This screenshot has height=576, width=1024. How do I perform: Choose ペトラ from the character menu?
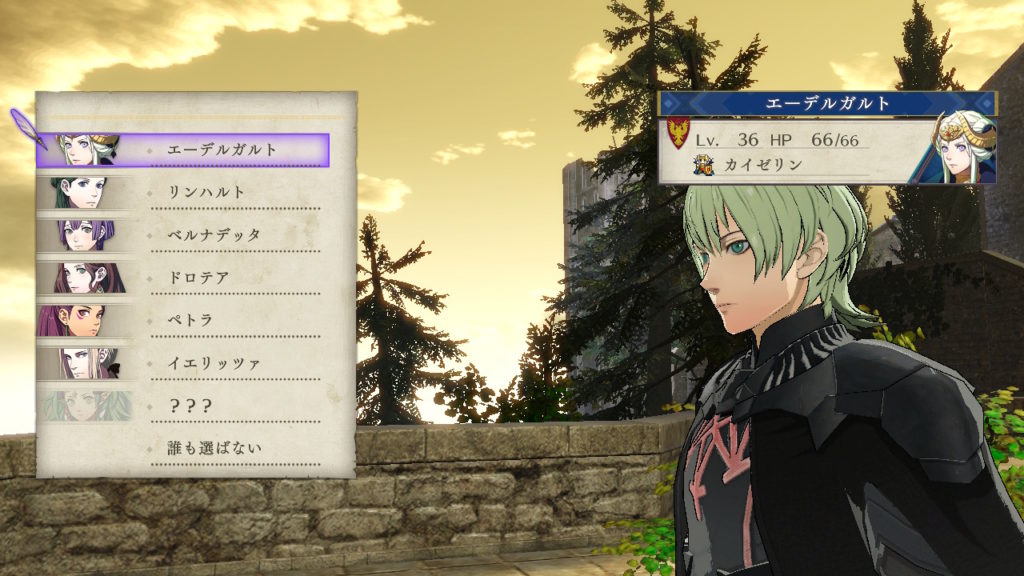click(x=192, y=320)
